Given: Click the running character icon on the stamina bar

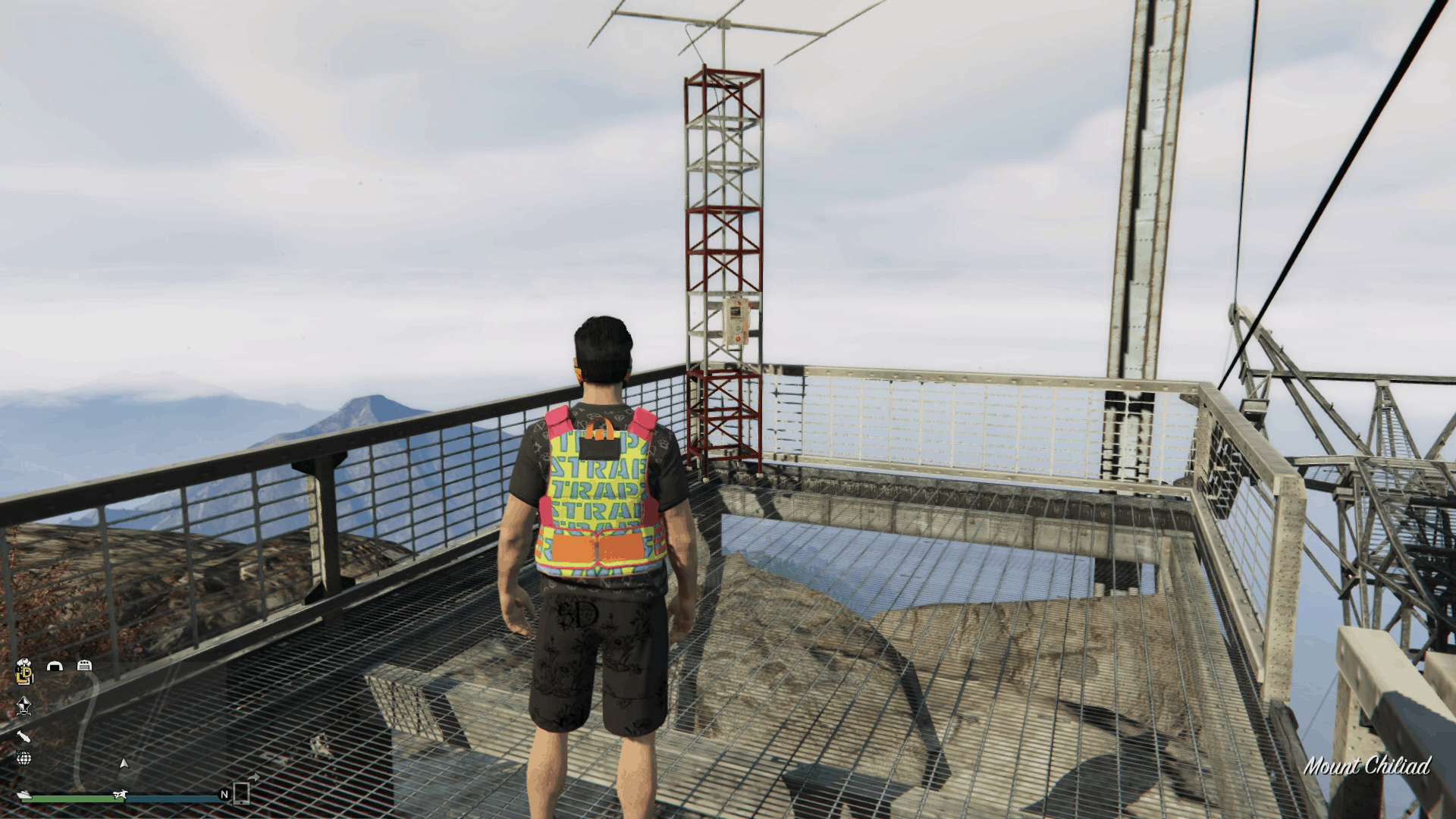Looking at the screenshot, I should point(120,792).
